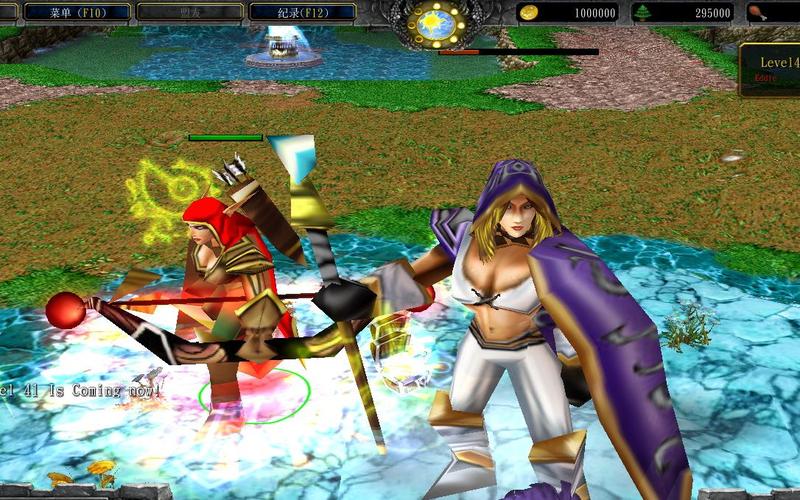Open the 纪录 (F12) log button
The image size is (800, 500).
coord(302,13)
